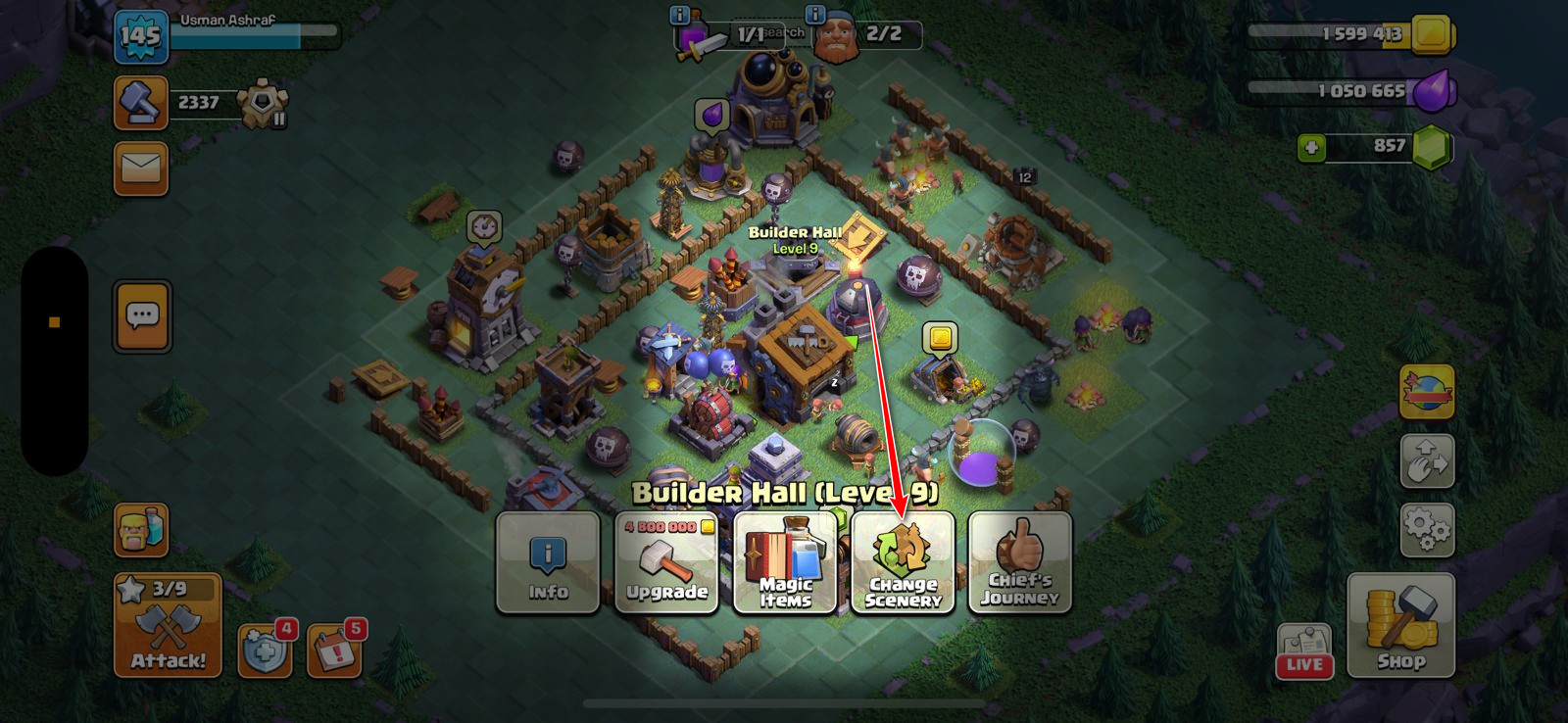Open Info for the Builder Hall
1568x723 pixels.
(548, 563)
